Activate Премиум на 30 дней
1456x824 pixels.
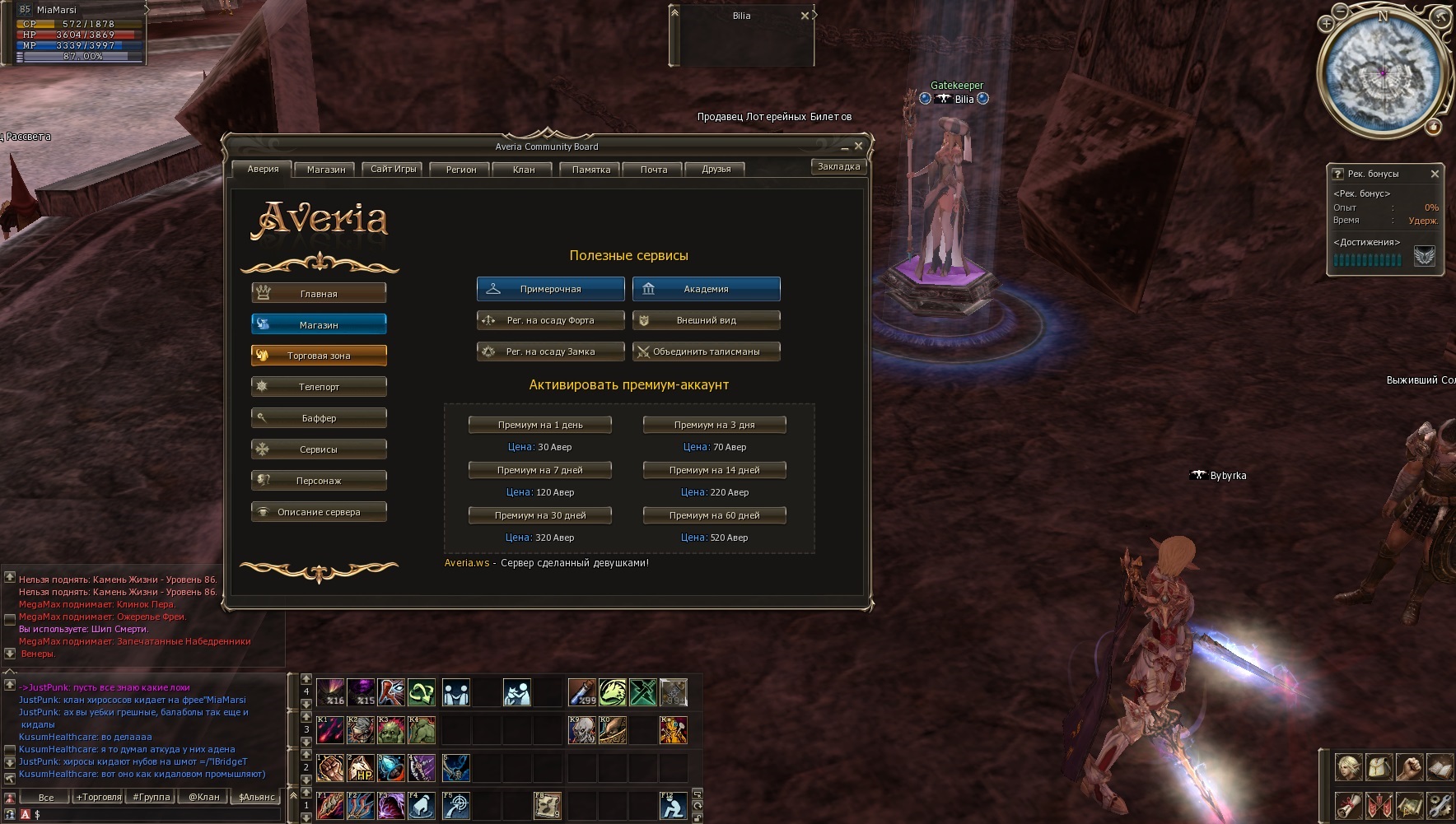tap(539, 515)
